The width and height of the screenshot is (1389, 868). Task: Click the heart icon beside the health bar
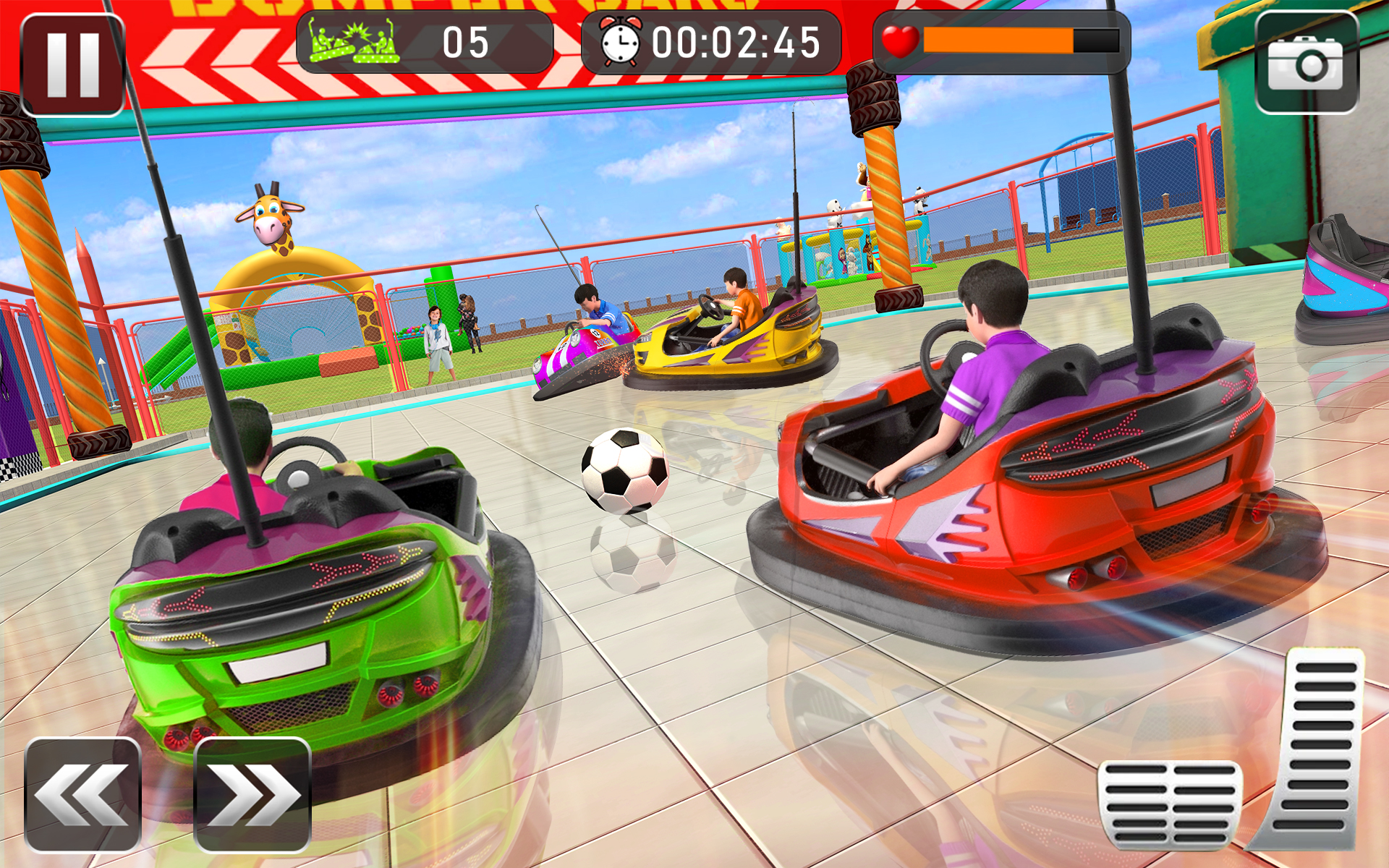point(900,42)
